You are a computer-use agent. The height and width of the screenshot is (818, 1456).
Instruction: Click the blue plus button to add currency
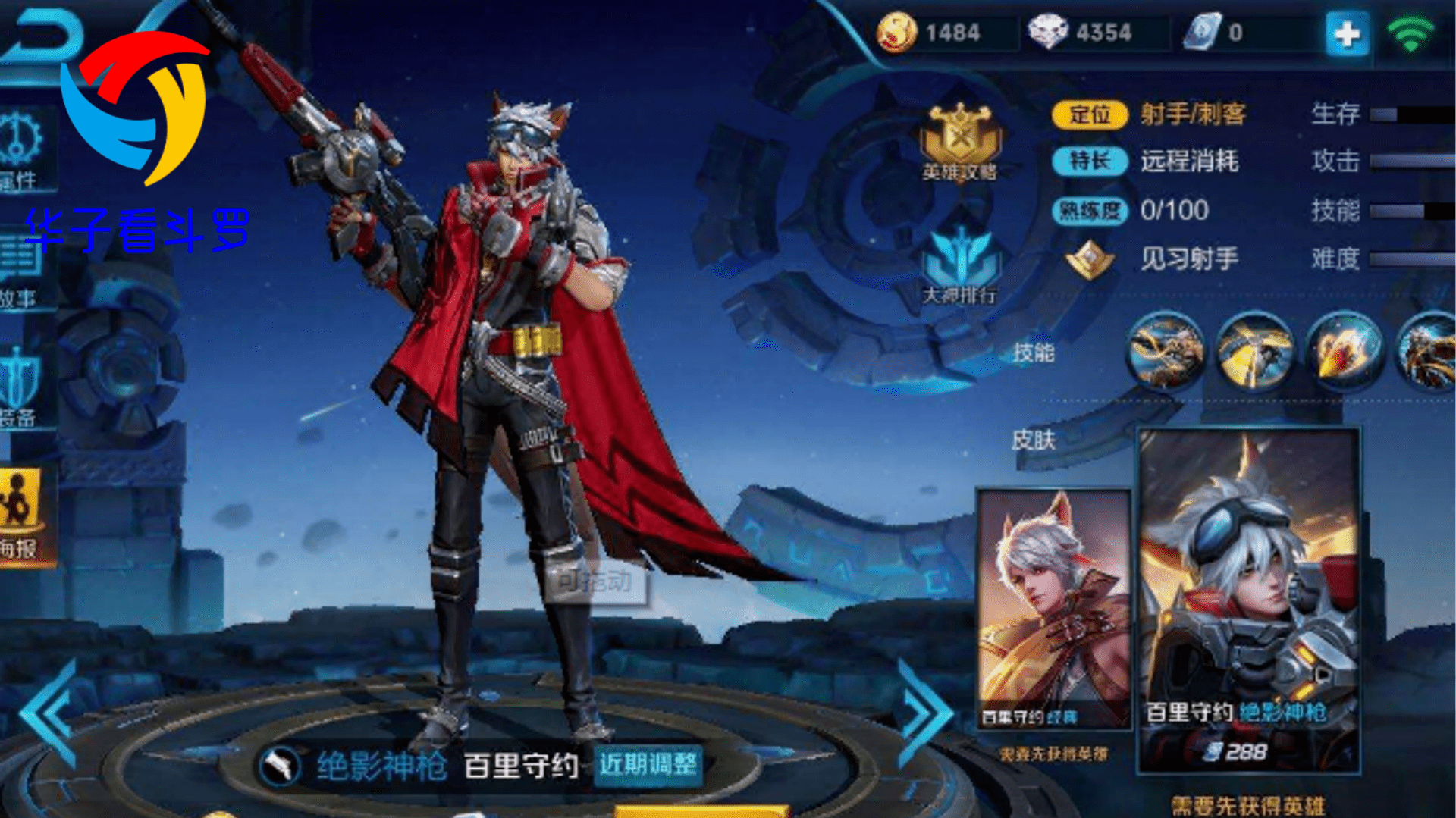point(1347,34)
